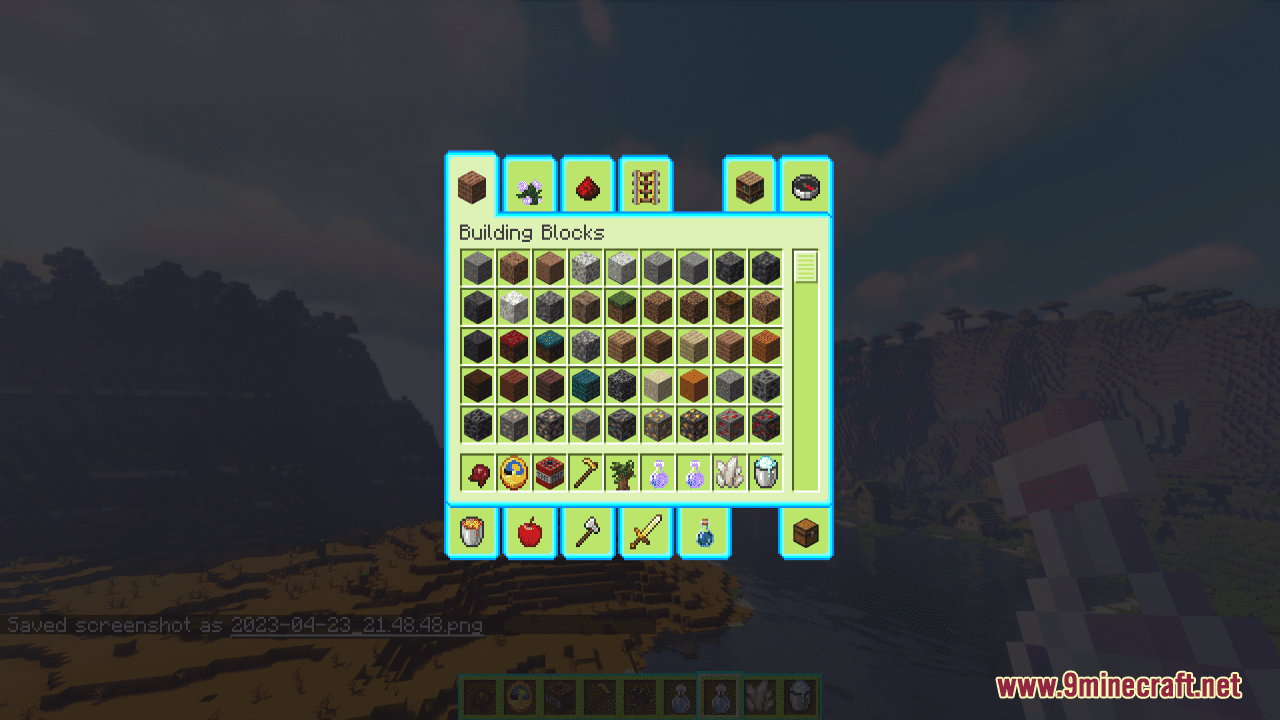Open the Natural Blocks tab with the flowers

[529, 187]
